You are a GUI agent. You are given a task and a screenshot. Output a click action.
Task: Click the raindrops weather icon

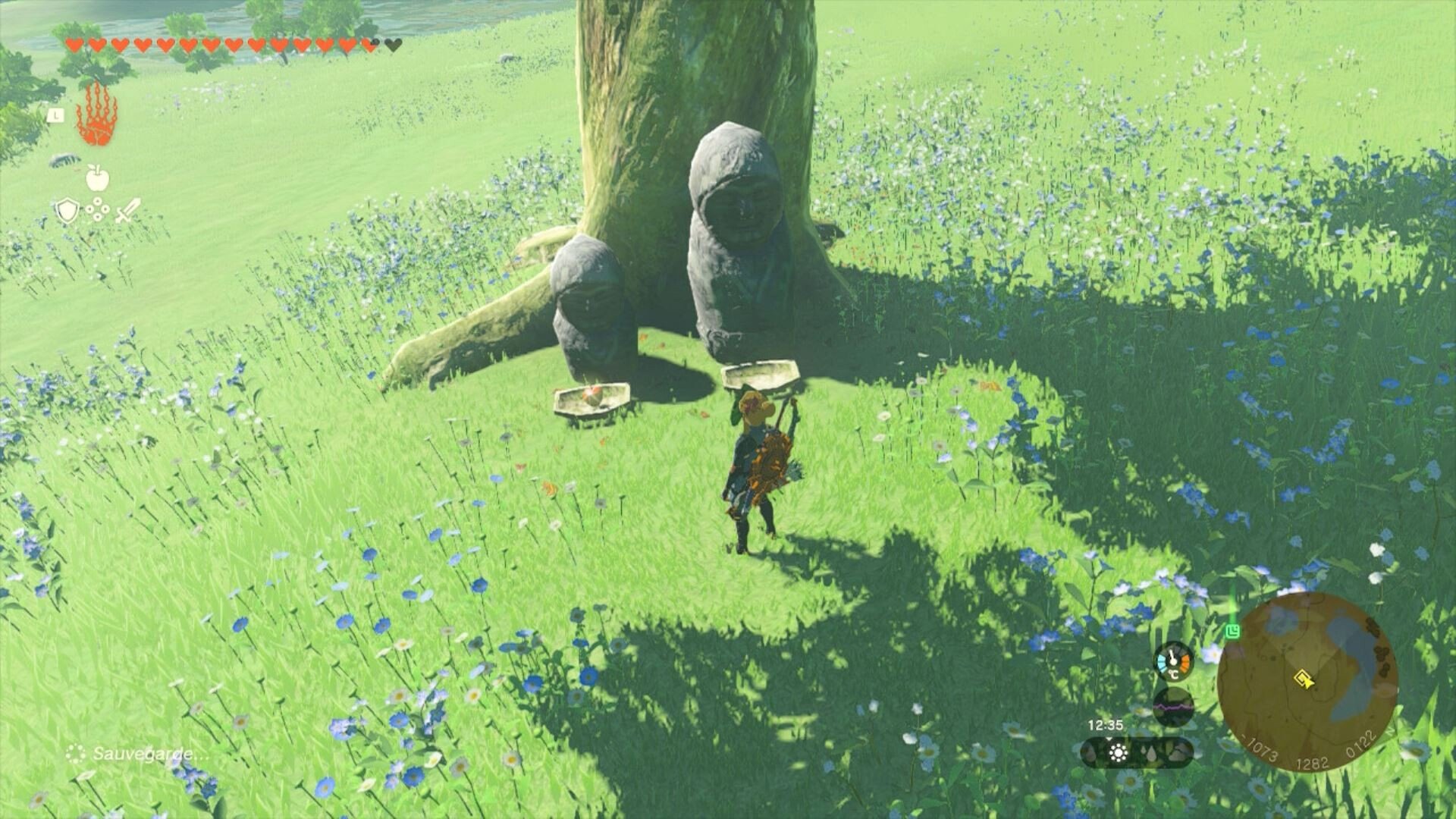(1150, 753)
